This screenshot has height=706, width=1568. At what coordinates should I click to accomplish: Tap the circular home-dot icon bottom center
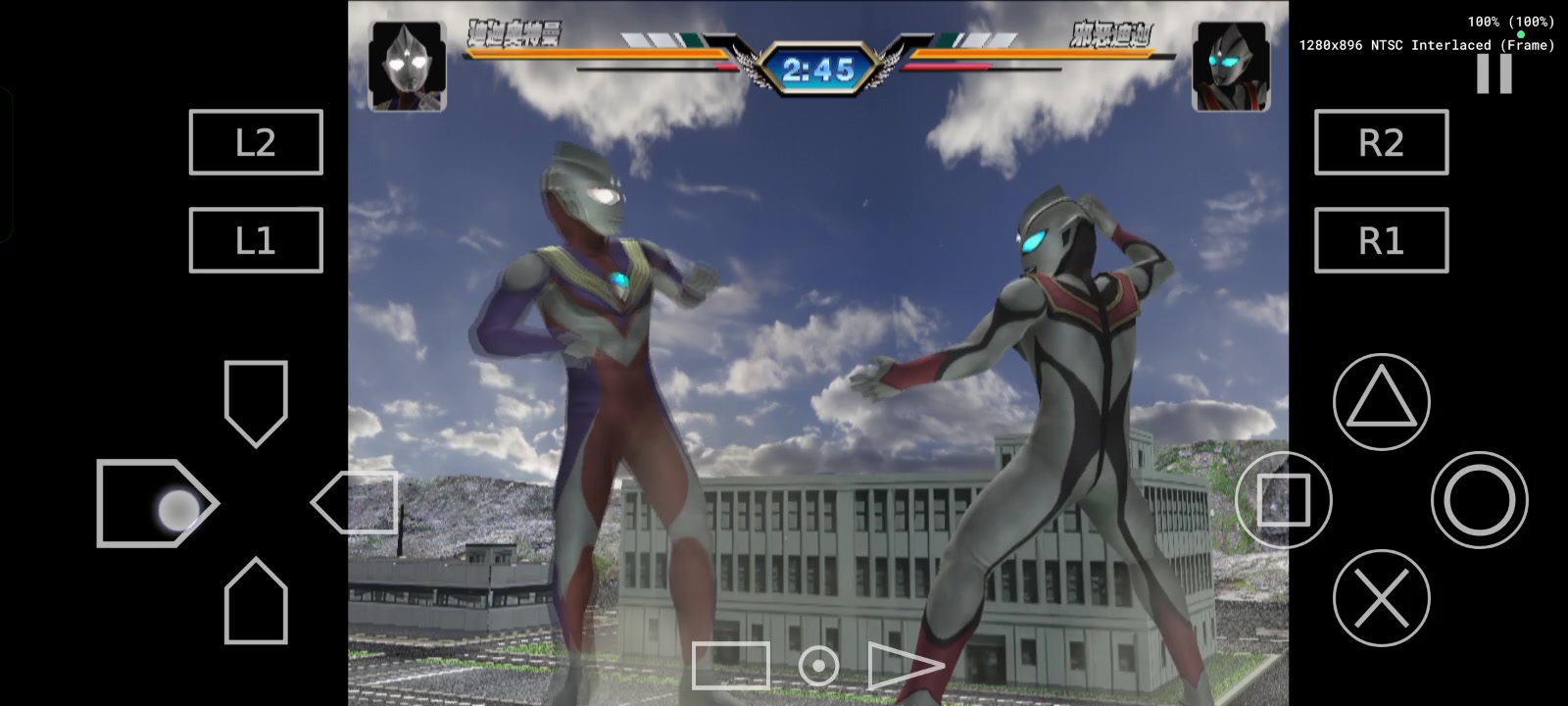point(818,665)
